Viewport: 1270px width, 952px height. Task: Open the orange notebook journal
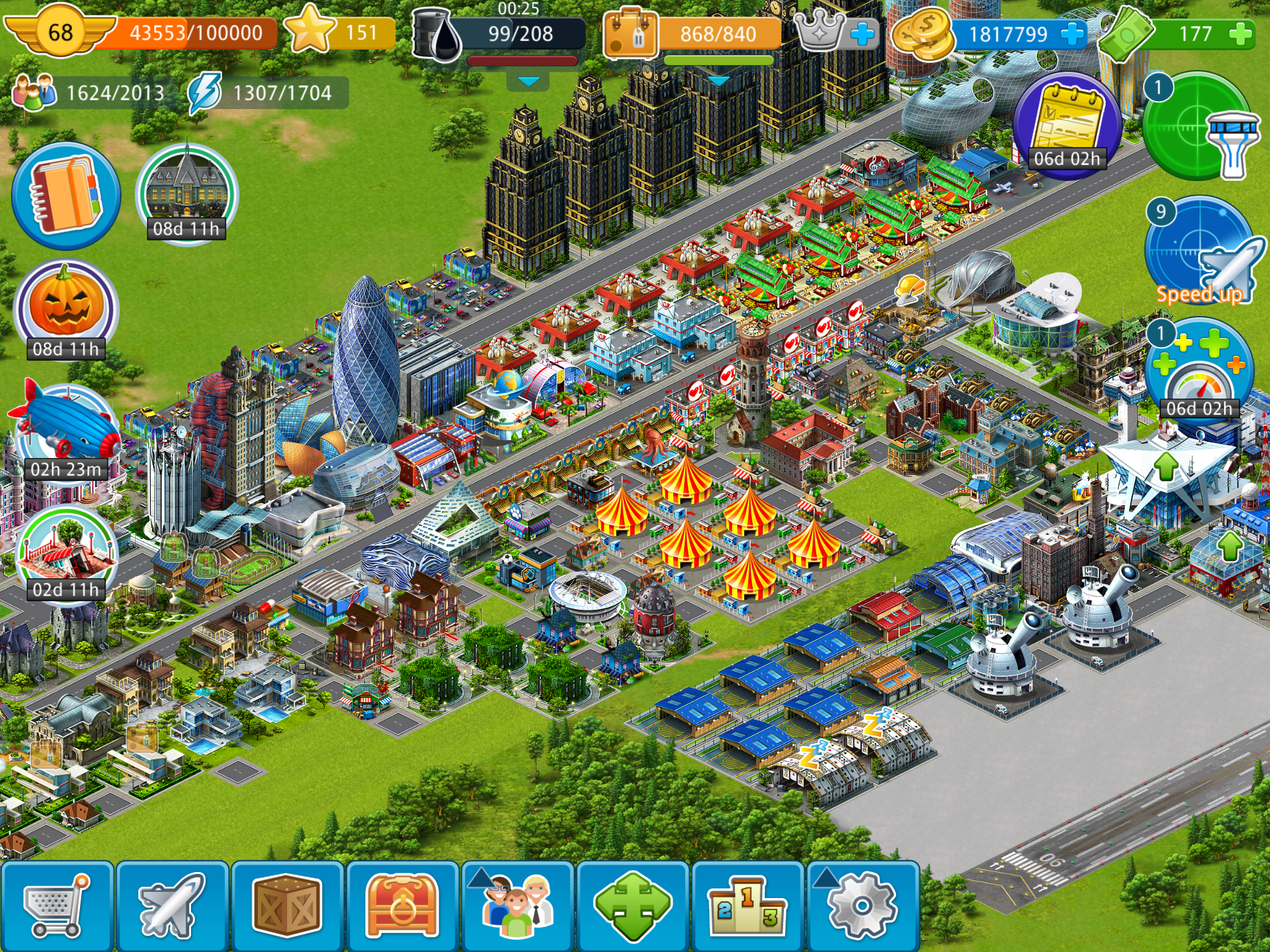coord(66,195)
